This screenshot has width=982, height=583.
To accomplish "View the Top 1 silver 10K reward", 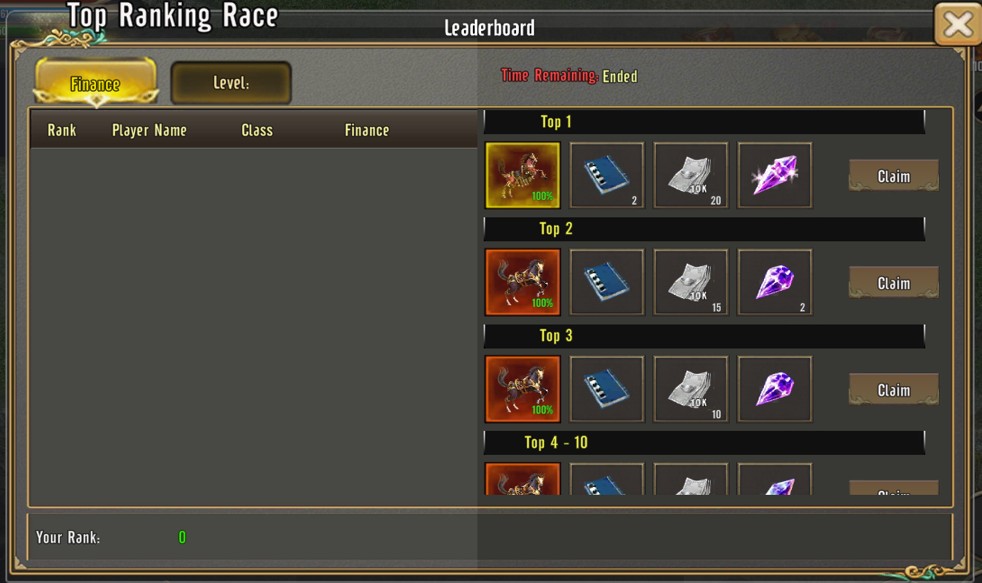I will (x=691, y=176).
